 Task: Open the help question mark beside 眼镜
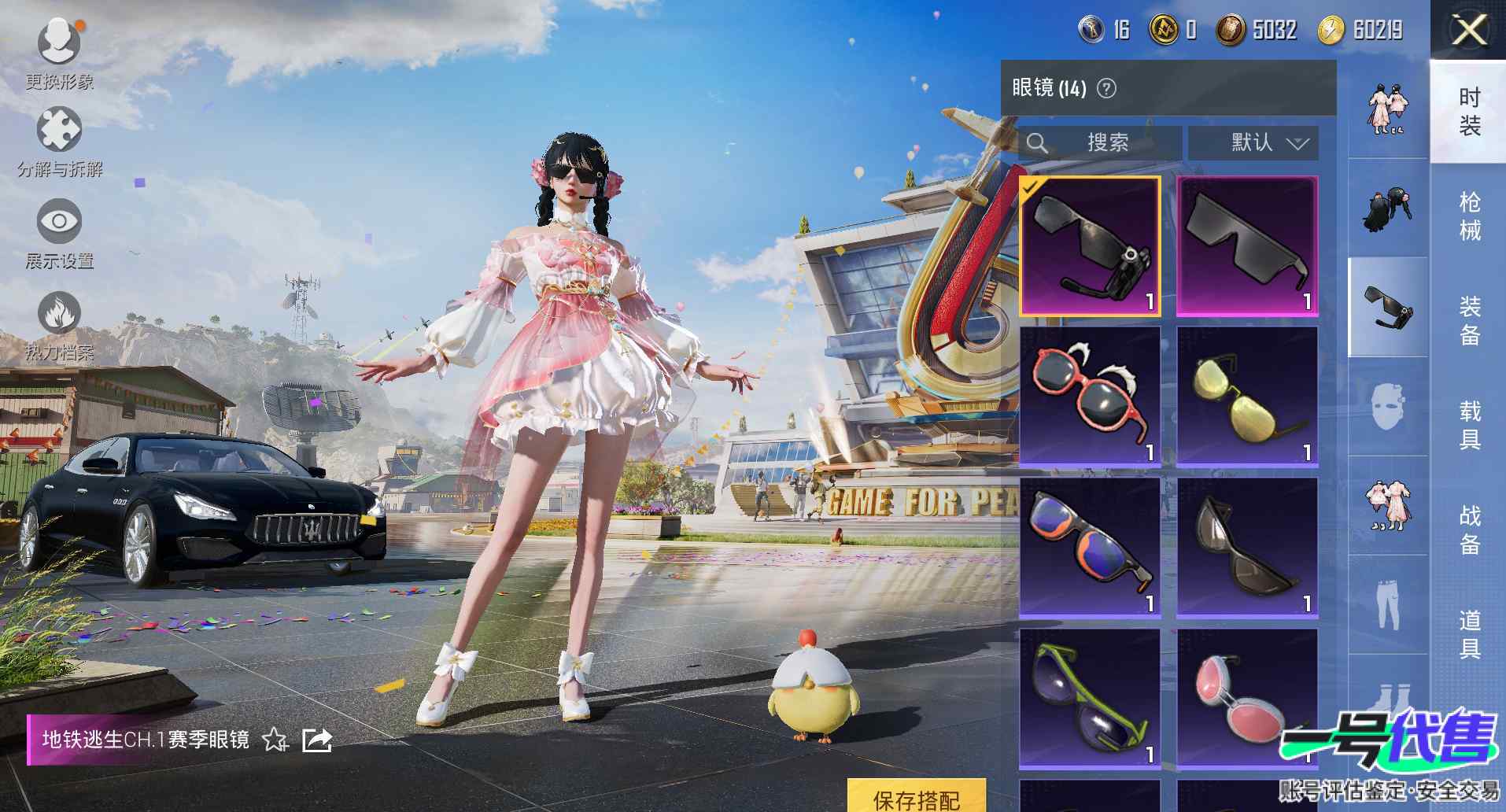pyautogui.click(x=1106, y=88)
